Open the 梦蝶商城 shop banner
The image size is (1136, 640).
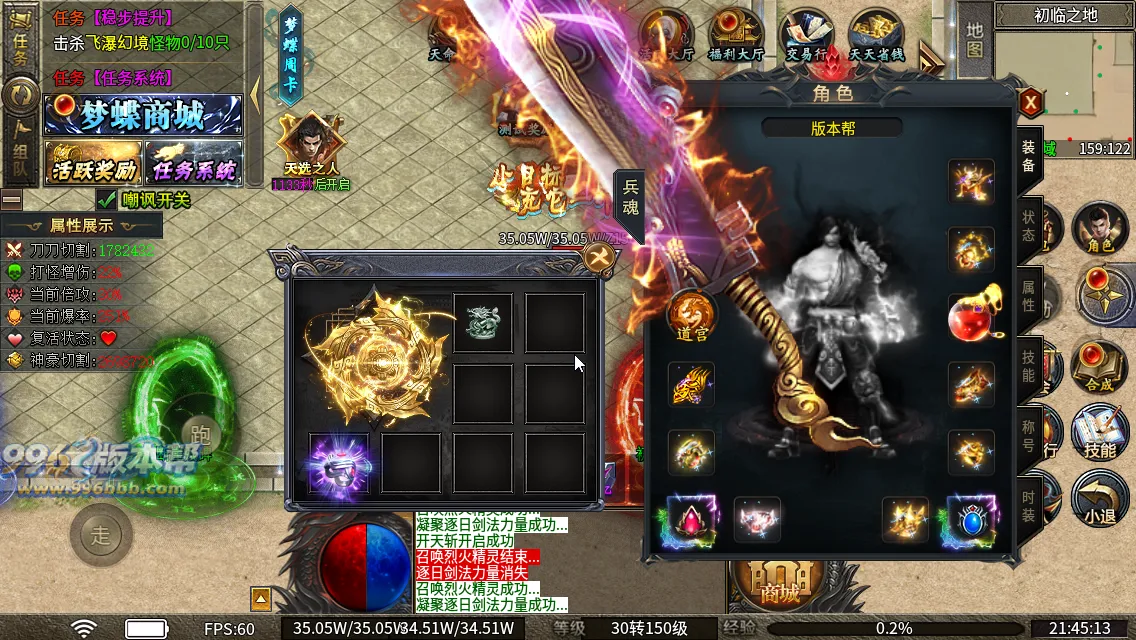click(x=143, y=115)
